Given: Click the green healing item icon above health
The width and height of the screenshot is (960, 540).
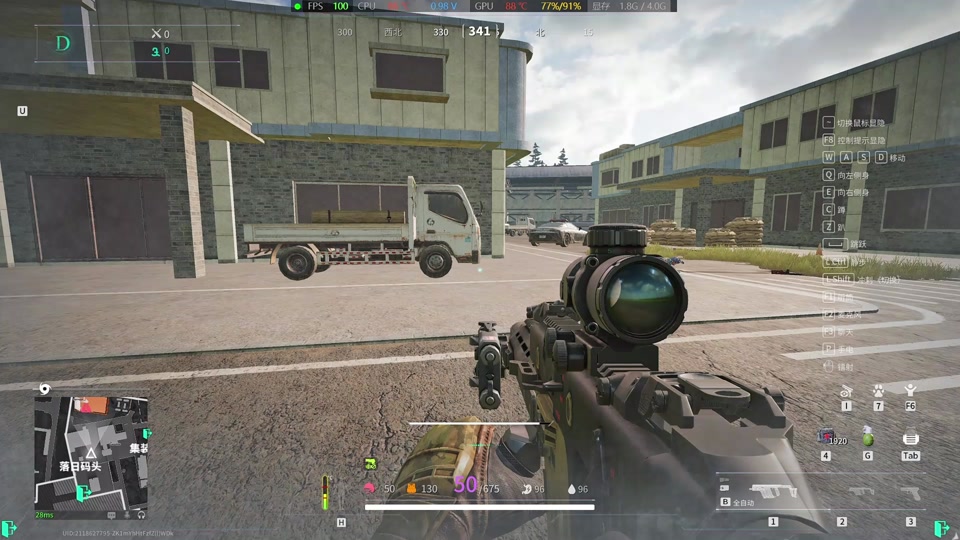Looking at the screenshot, I should click(370, 464).
